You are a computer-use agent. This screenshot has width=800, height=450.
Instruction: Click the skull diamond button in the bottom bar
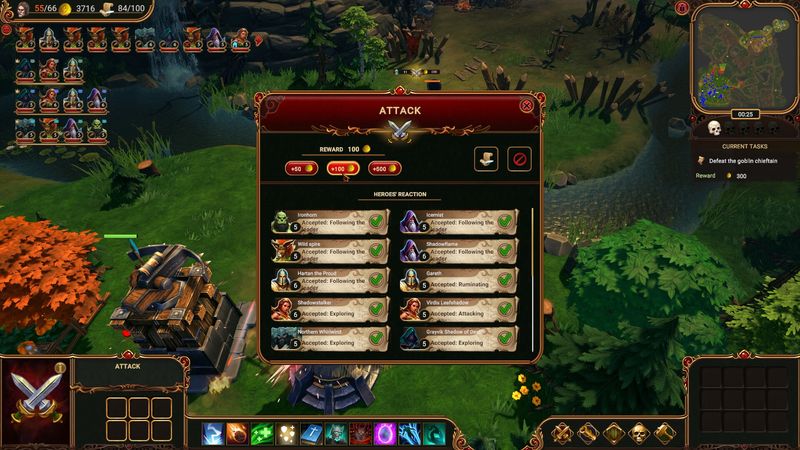click(x=639, y=433)
